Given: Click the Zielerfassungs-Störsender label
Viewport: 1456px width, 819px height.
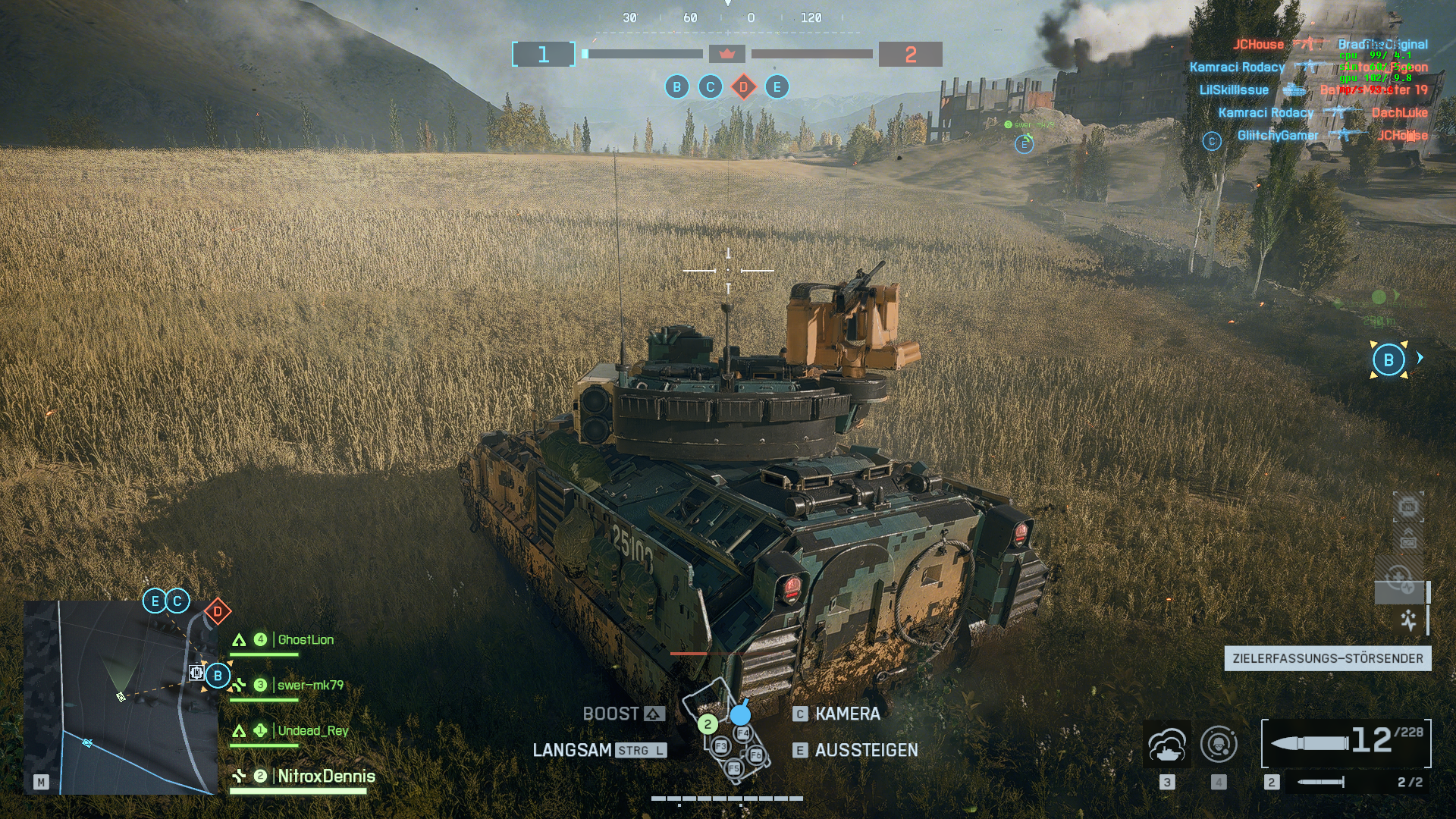Looking at the screenshot, I should [1327, 658].
